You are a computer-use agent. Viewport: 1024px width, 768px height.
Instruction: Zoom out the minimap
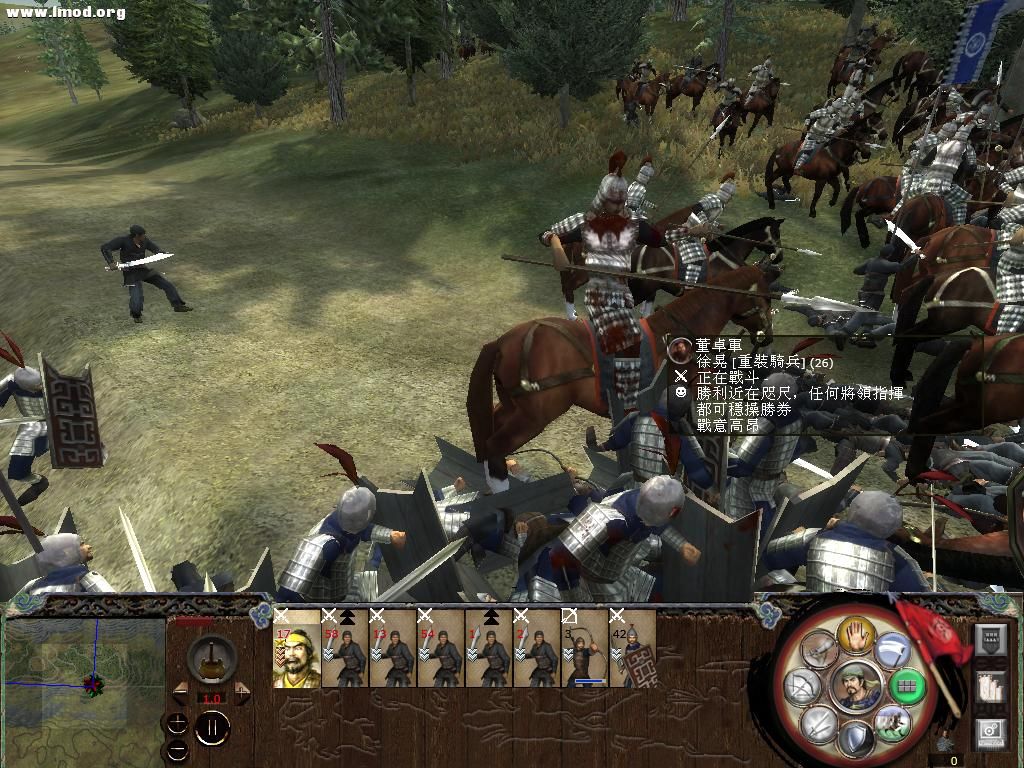pos(177,750)
